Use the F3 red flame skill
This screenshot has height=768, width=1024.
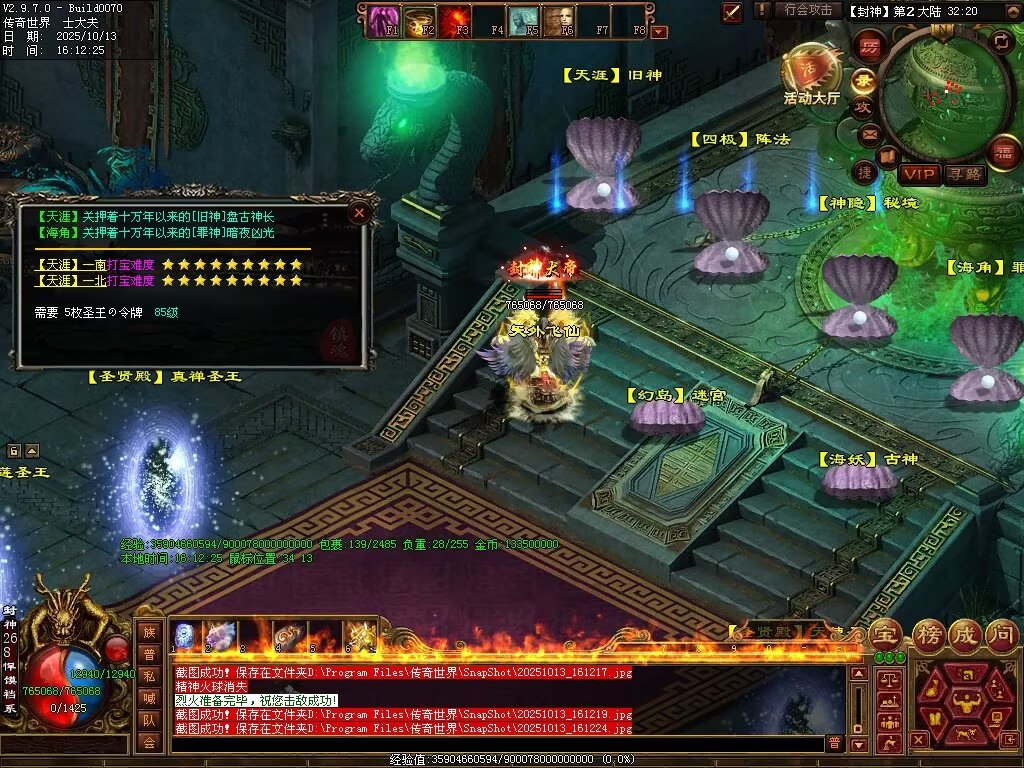(x=455, y=18)
